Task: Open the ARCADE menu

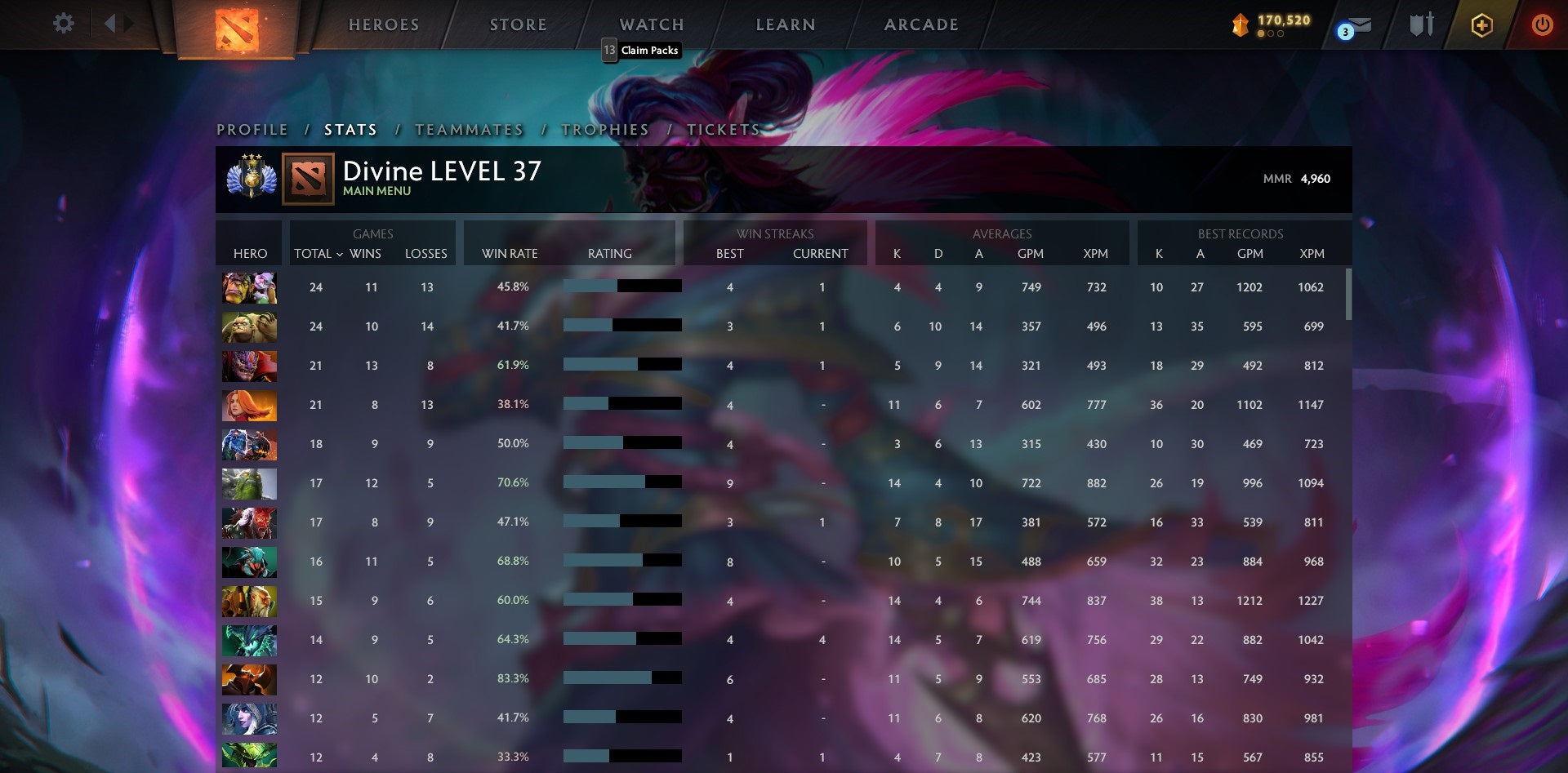Action: pyautogui.click(x=921, y=24)
